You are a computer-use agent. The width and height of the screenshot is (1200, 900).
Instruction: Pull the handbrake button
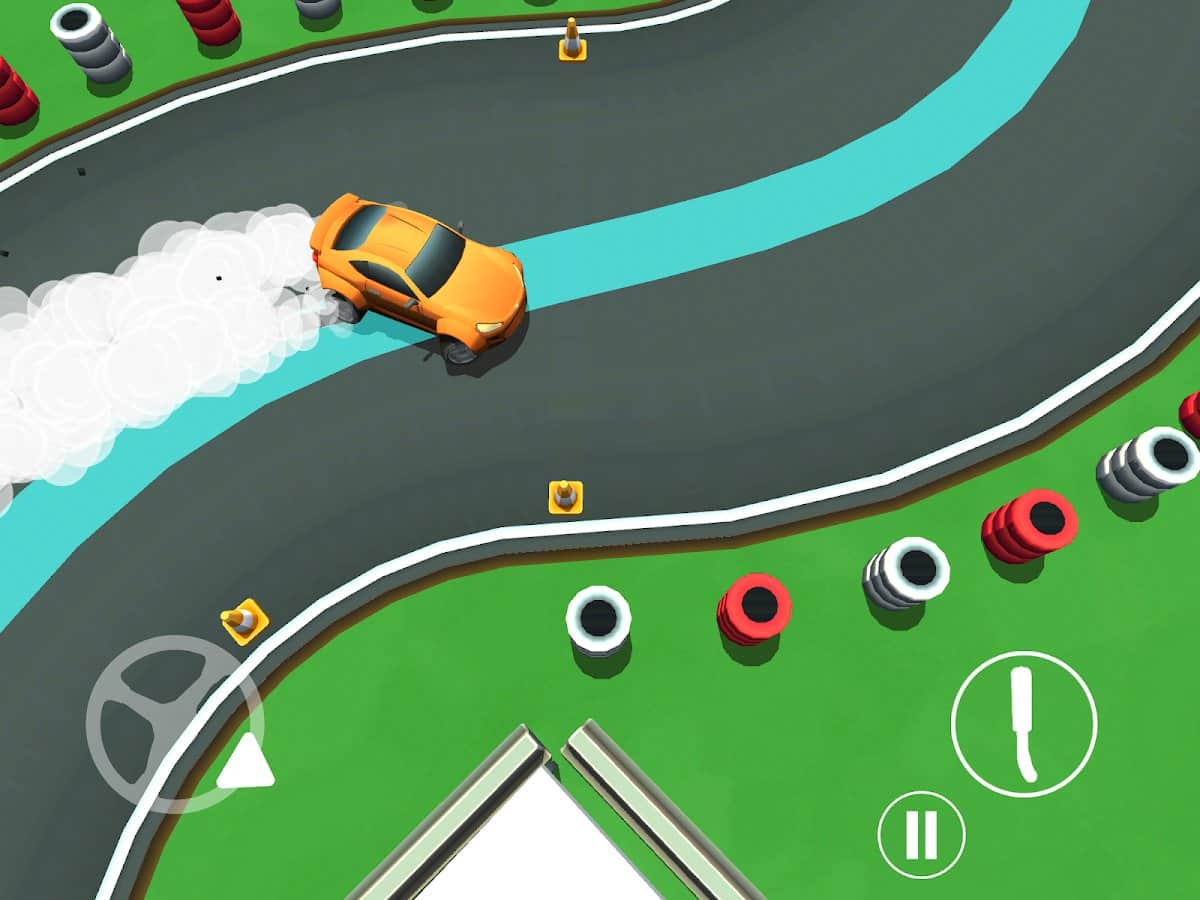pyautogui.click(x=1023, y=724)
